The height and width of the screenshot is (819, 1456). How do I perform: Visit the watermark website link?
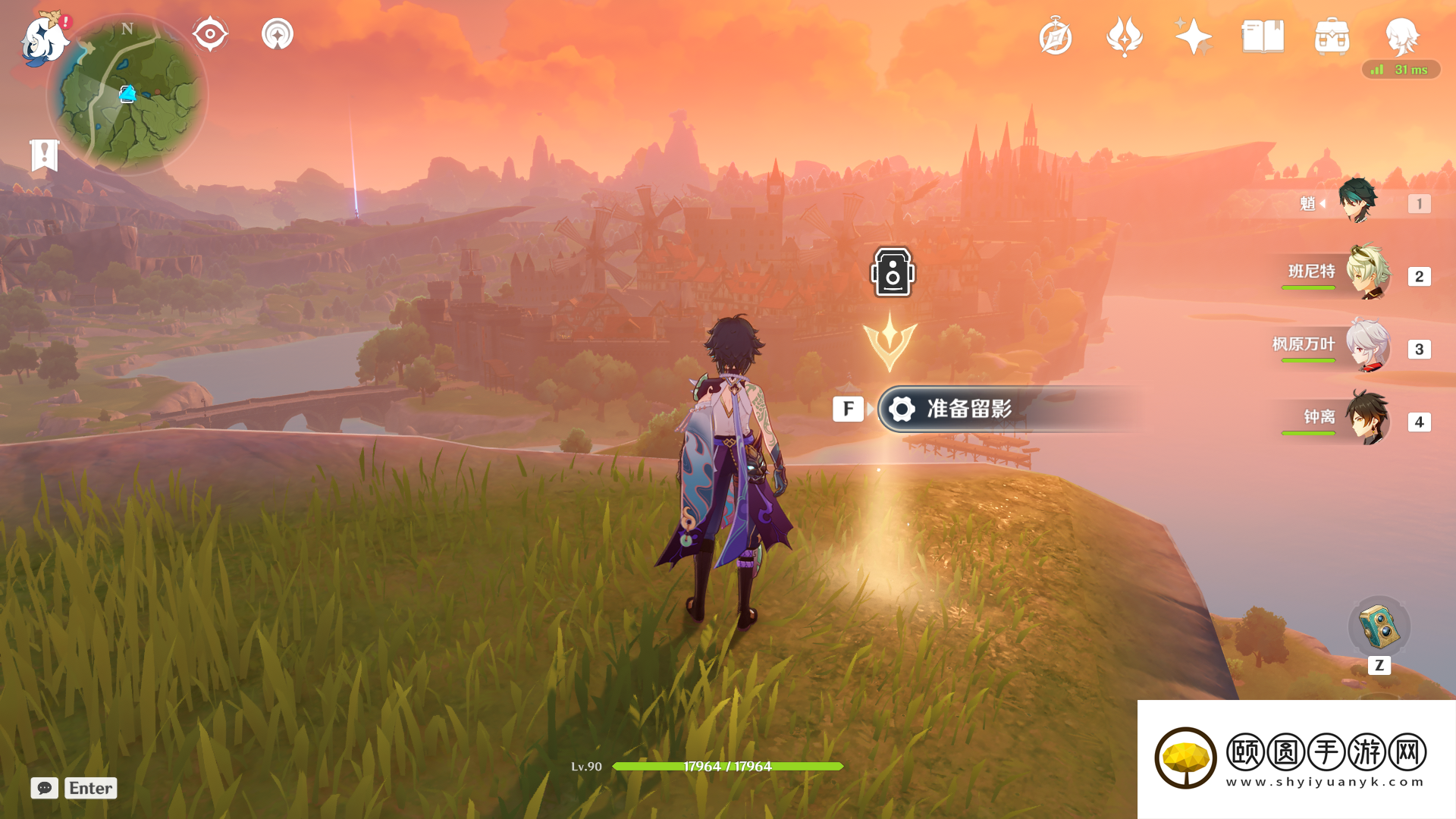coord(1325,782)
